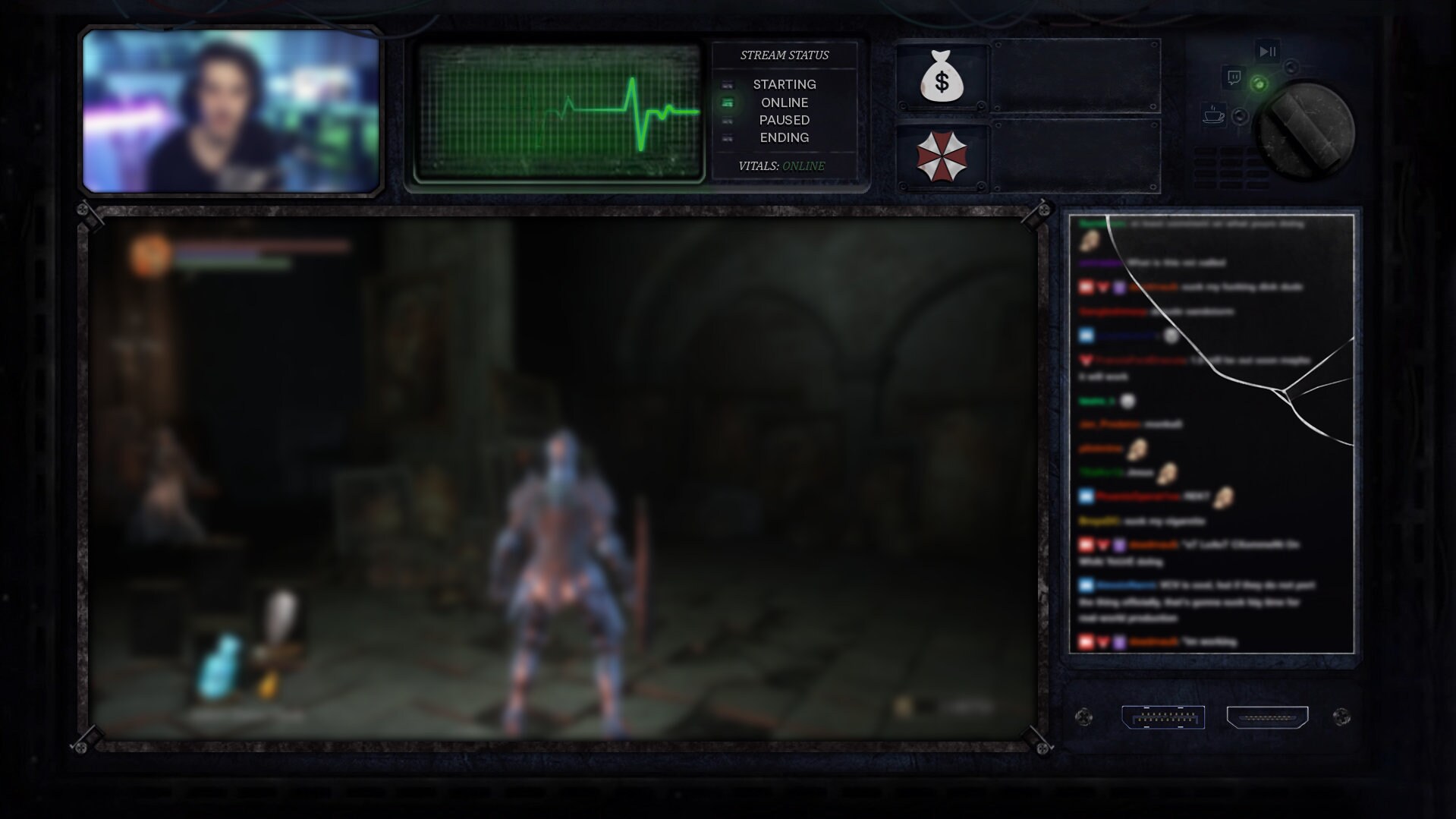The width and height of the screenshot is (1456, 819).
Task: Click the LED beside the coffee icon
Action: pos(1240,116)
